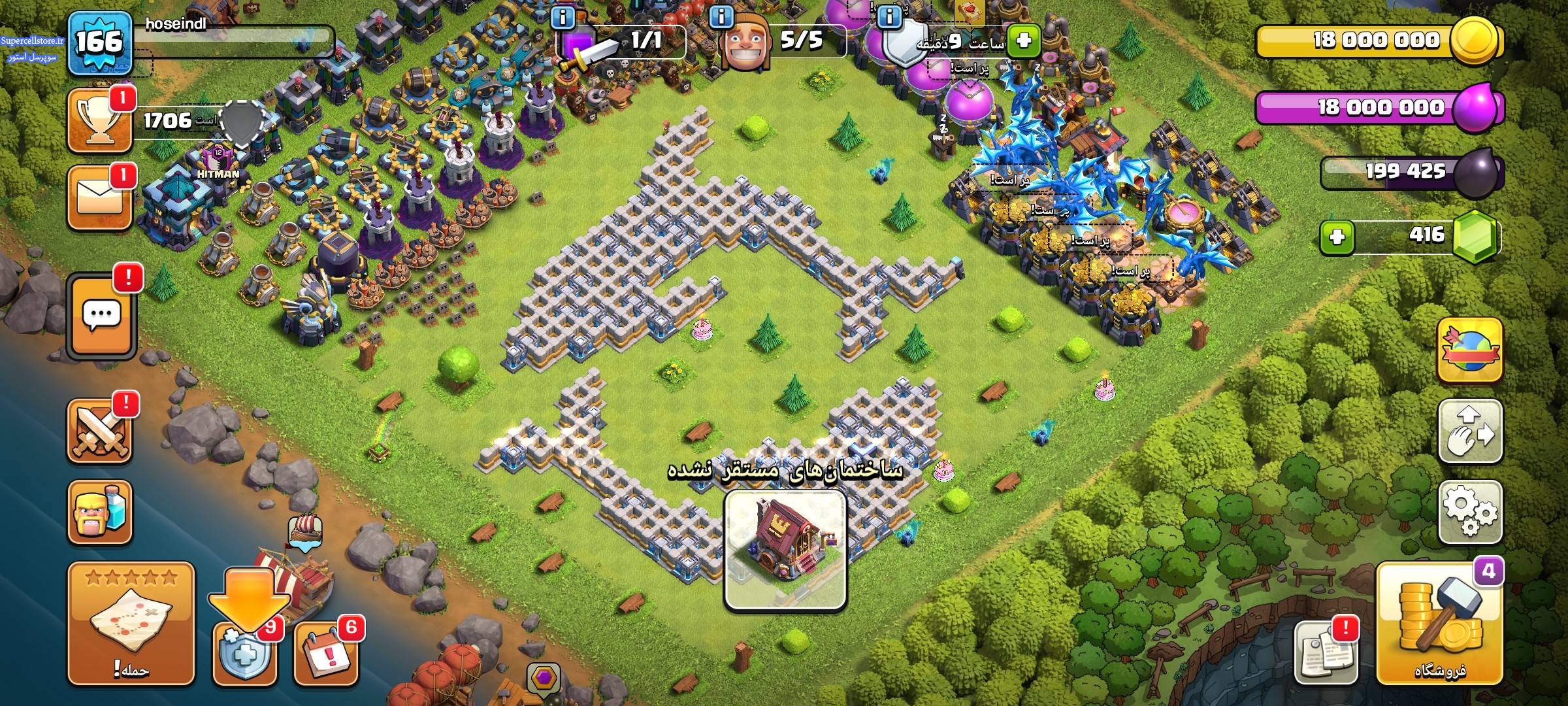Open the news papers button
This screenshot has width=1568, height=706.
click(1326, 652)
